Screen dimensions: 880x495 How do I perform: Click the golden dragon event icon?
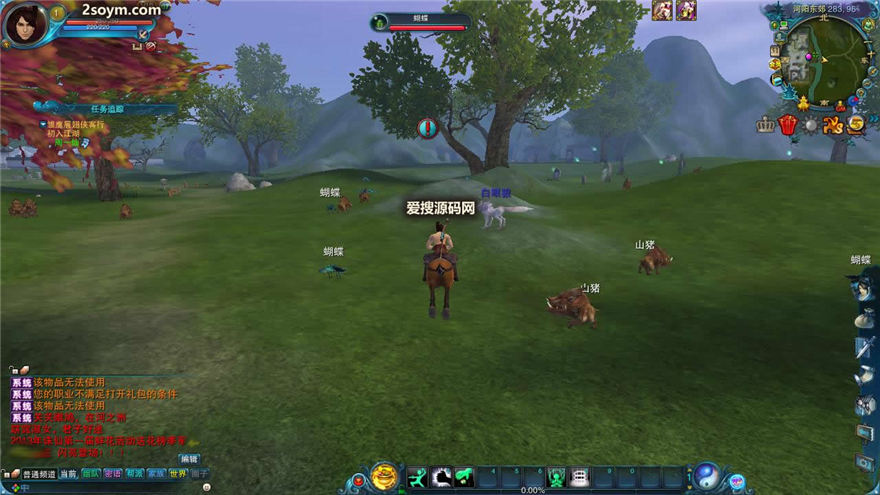point(833,125)
